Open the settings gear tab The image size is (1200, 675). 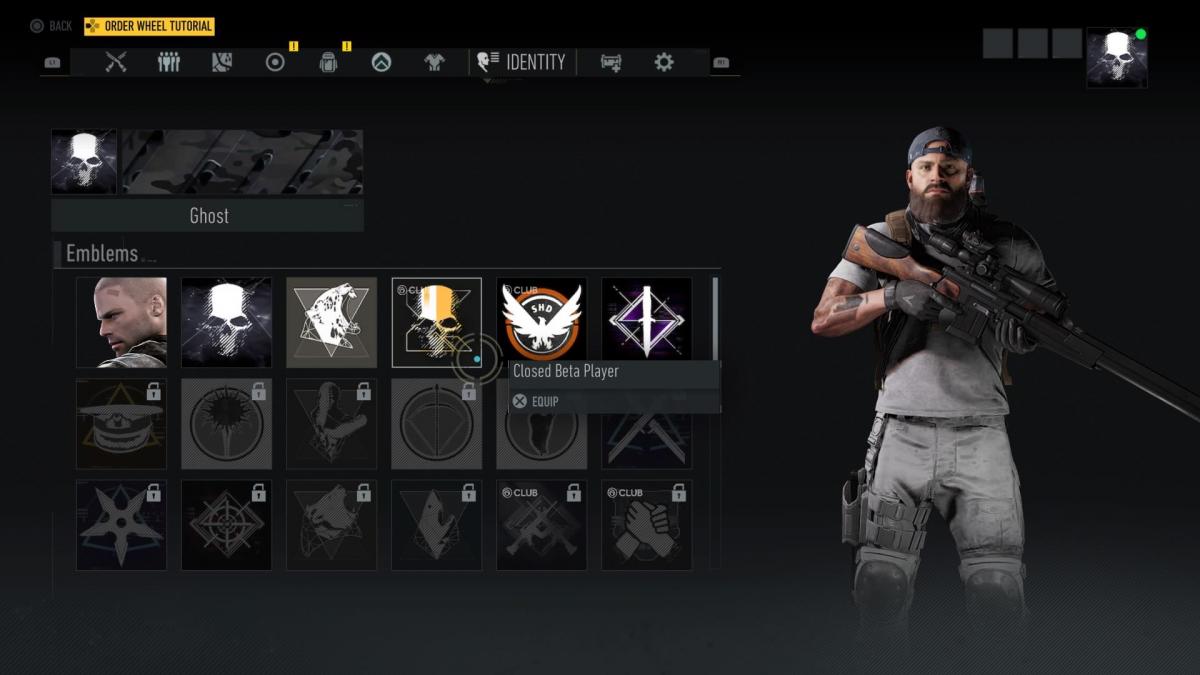(664, 62)
